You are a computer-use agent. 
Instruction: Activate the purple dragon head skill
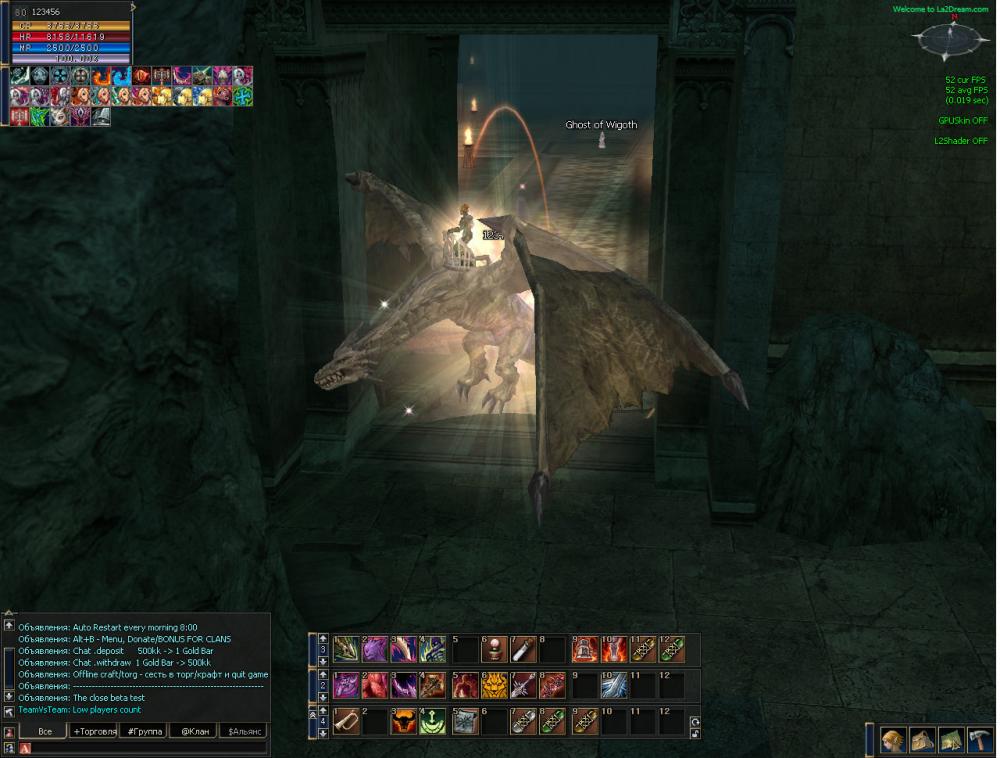click(375, 649)
